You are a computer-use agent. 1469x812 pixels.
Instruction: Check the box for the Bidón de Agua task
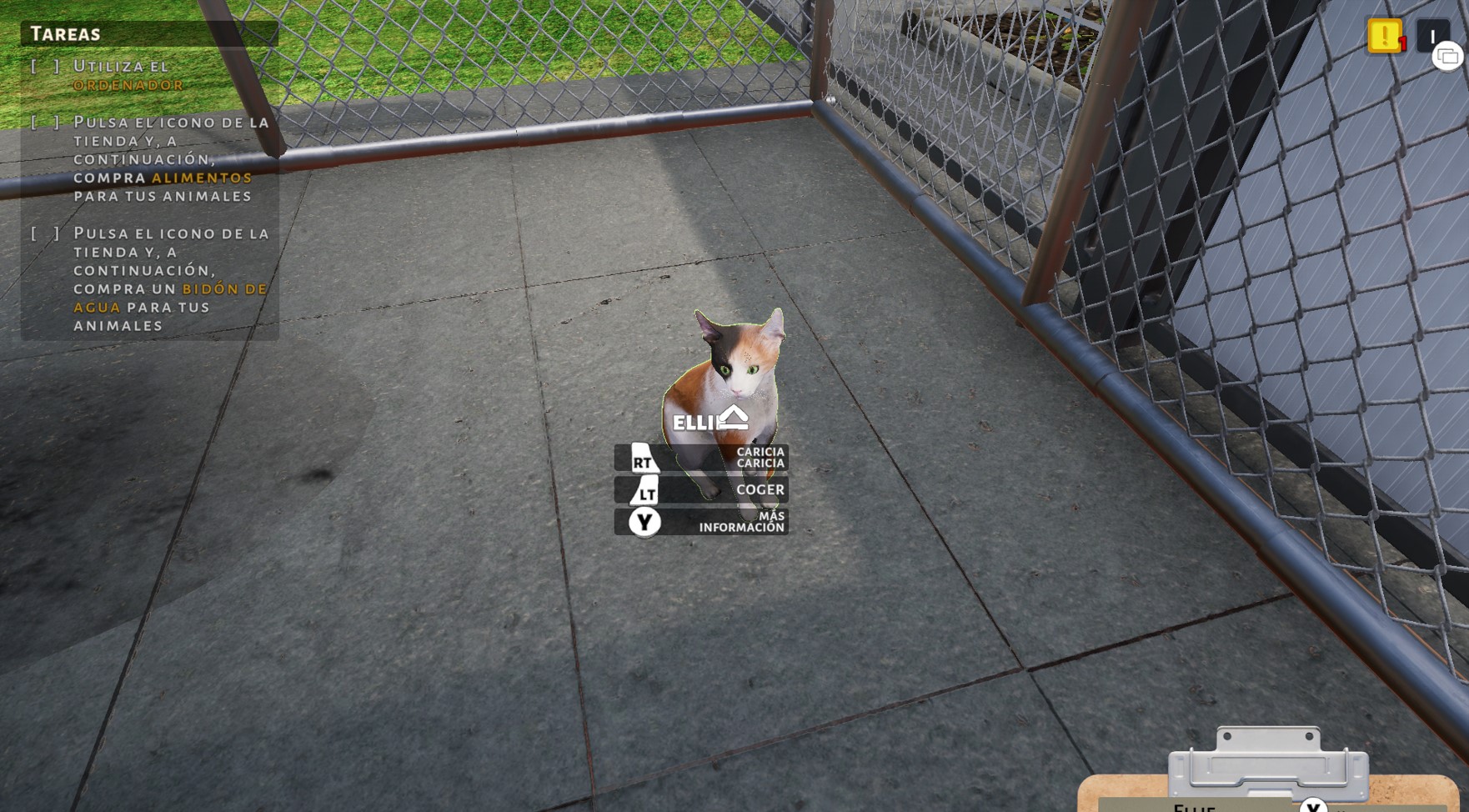[43, 233]
